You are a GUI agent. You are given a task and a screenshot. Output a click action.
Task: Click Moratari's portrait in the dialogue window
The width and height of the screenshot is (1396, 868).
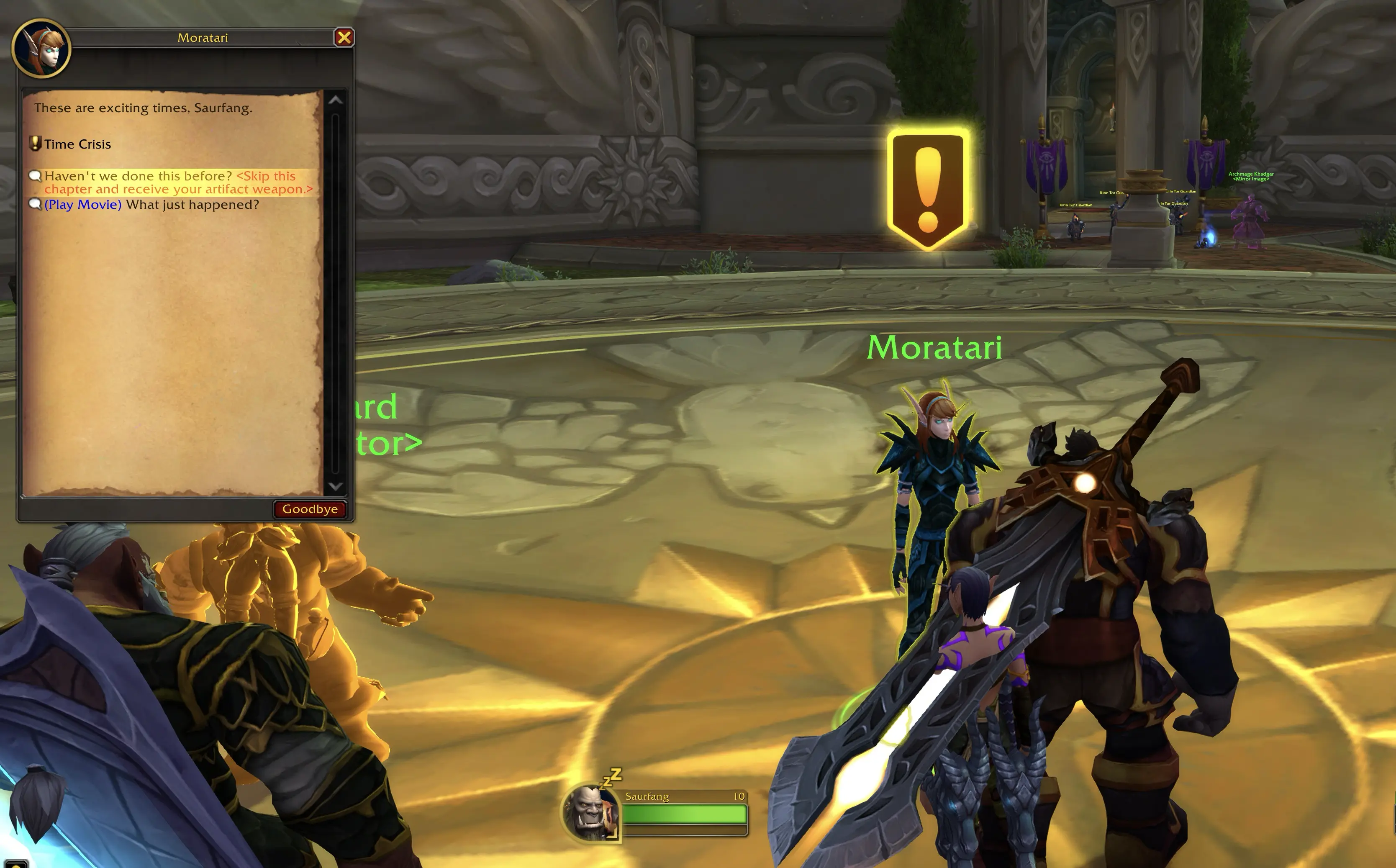click(41, 49)
